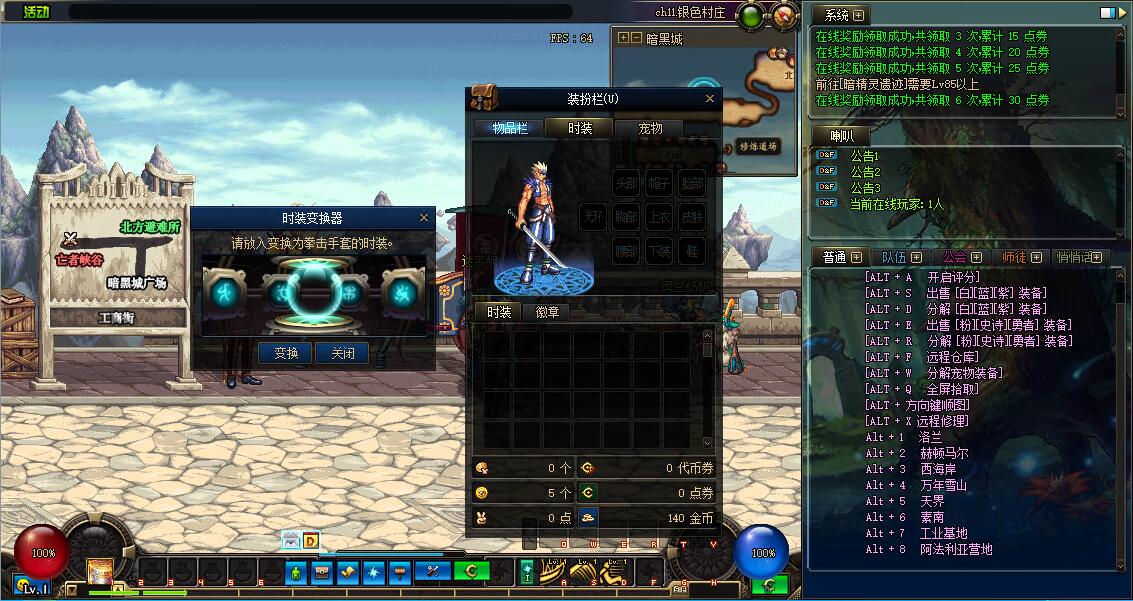The width and height of the screenshot is (1133, 601).
Task: Open the 活动 events button
Action: (35, 12)
